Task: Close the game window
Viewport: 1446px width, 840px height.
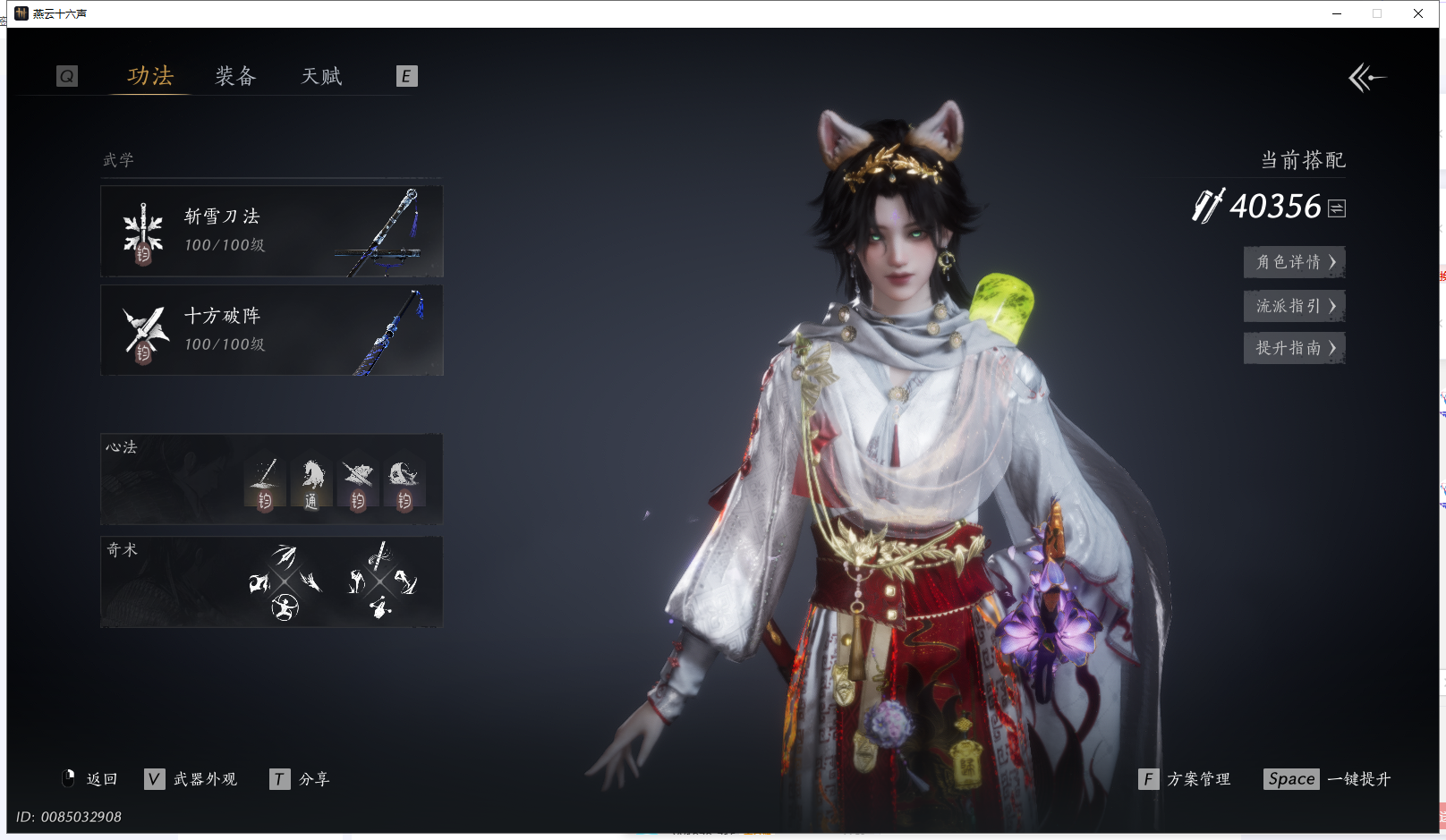Action: coord(1418,13)
